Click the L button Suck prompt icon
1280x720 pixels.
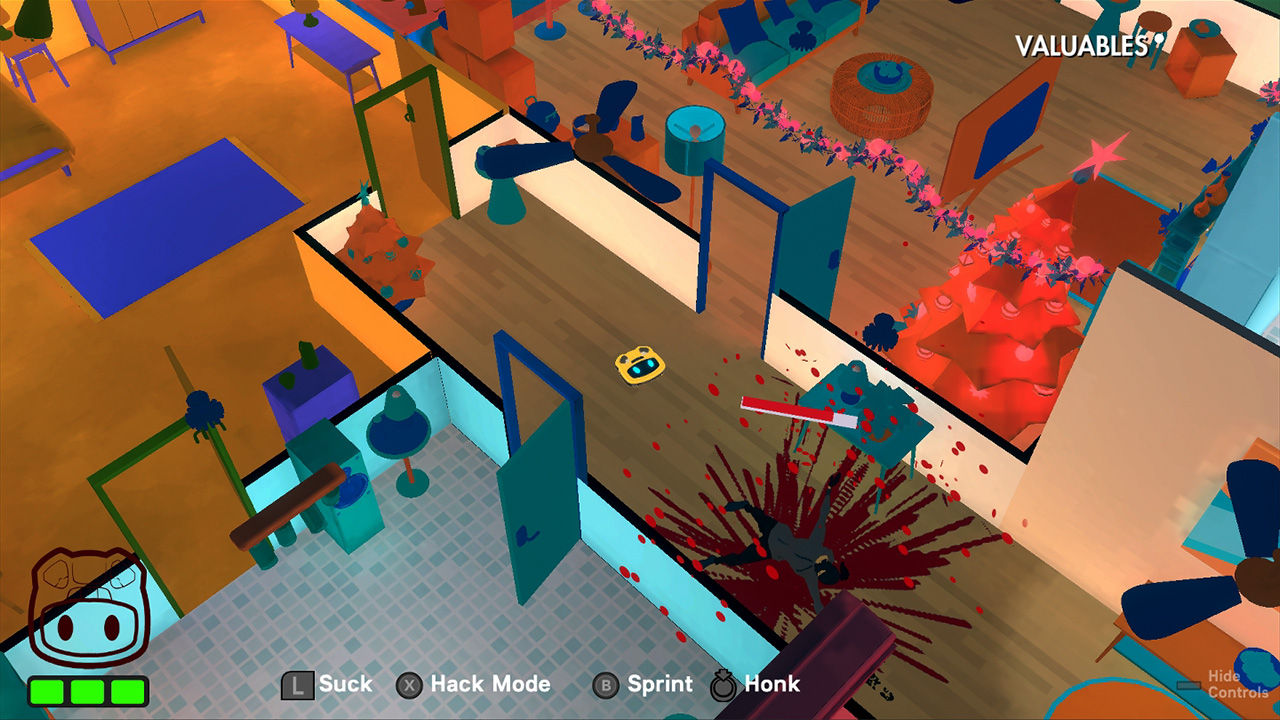(298, 685)
